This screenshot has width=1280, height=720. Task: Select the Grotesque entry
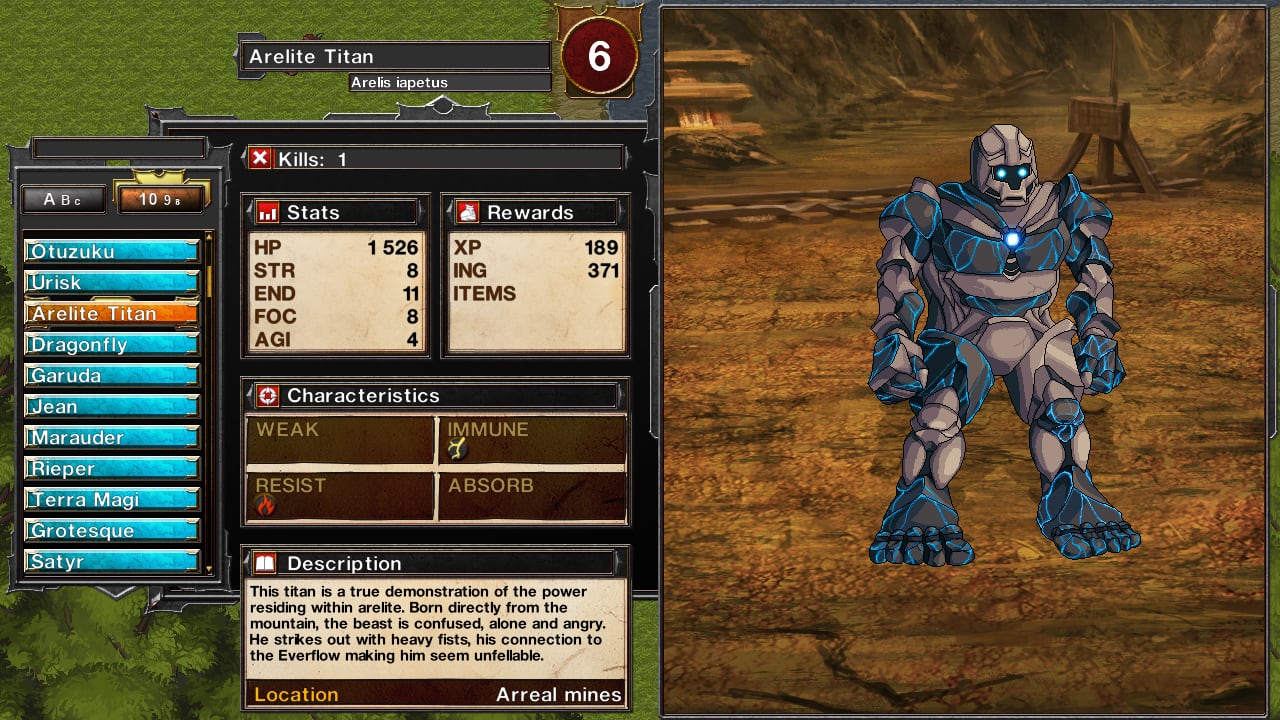(112, 530)
